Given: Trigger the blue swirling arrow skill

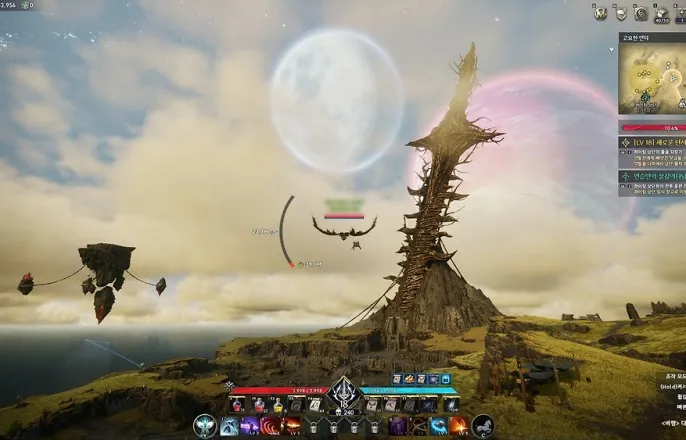Looking at the screenshot, I should (x=438, y=426).
